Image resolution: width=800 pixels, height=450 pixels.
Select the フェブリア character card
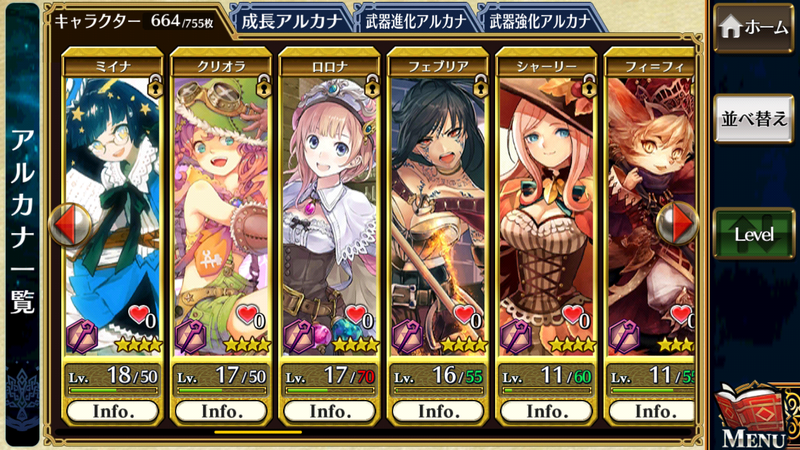(438, 200)
